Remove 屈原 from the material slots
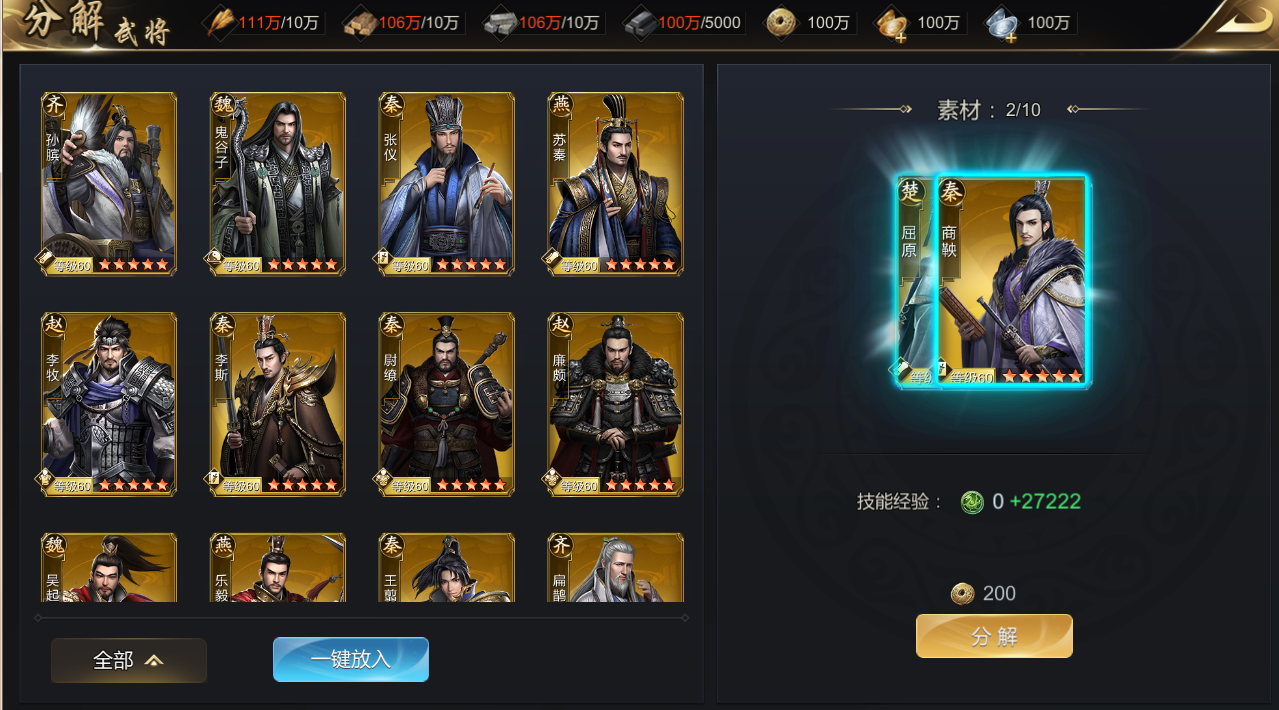 (x=914, y=282)
